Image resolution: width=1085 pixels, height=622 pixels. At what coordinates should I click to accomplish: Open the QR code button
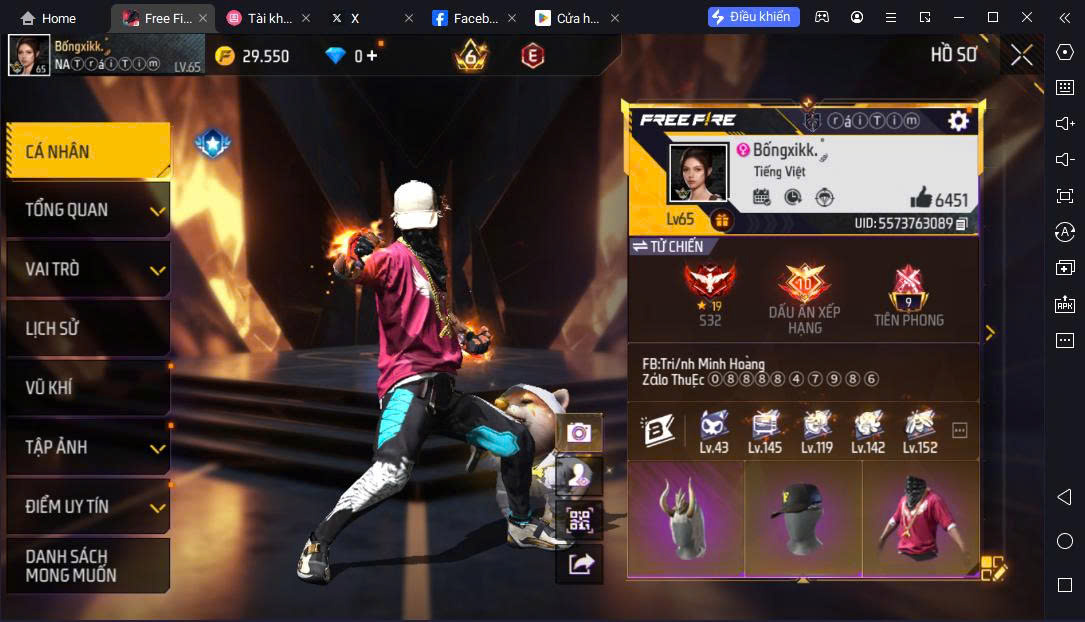tap(579, 520)
